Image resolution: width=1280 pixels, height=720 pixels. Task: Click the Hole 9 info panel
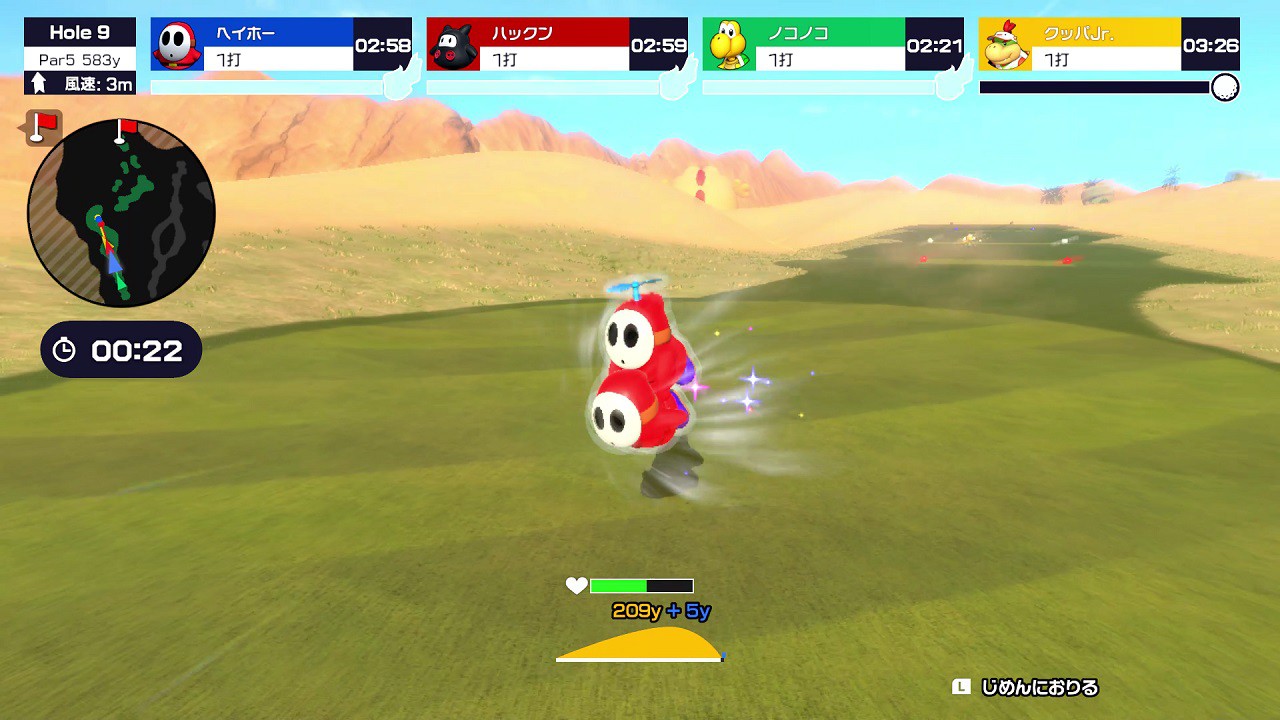coord(80,57)
